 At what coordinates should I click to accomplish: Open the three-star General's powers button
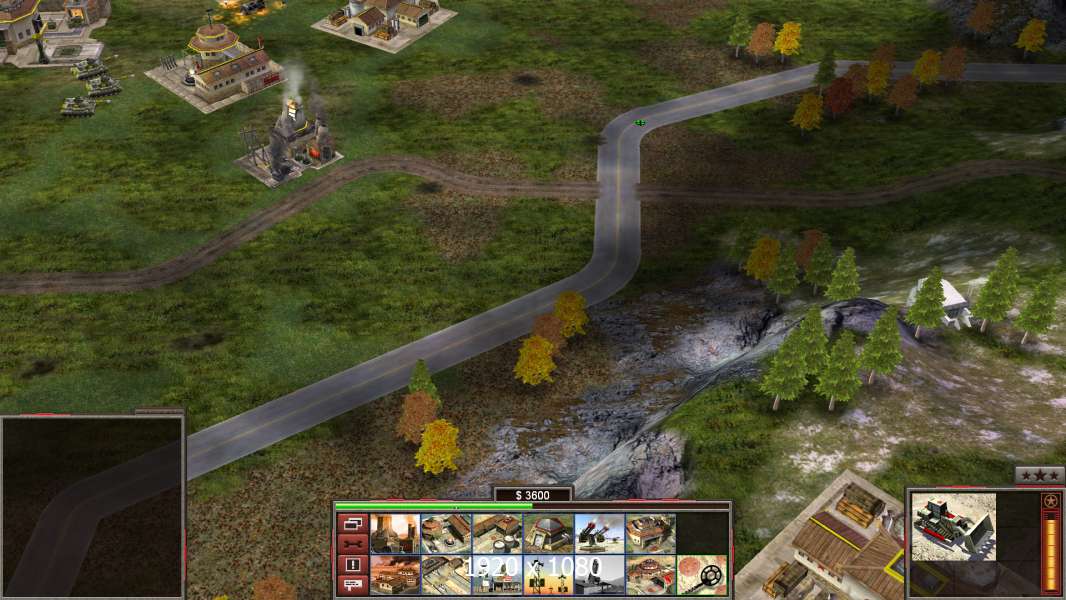1039,475
